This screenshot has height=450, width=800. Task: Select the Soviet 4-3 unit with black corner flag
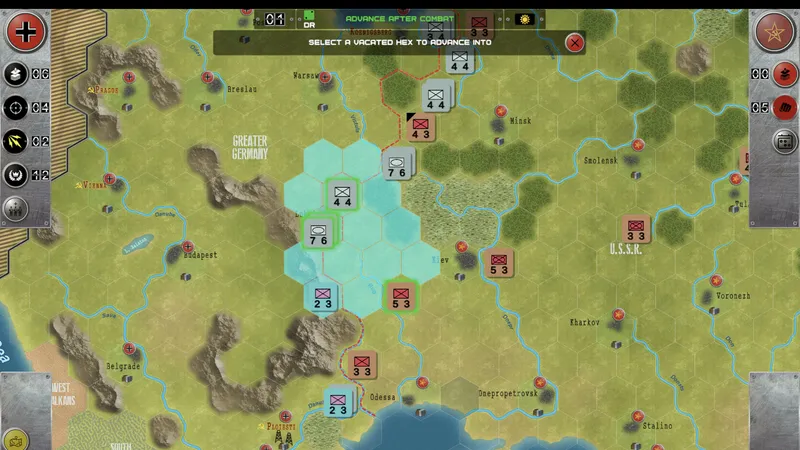pyautogui.click(x=420, y=129)
